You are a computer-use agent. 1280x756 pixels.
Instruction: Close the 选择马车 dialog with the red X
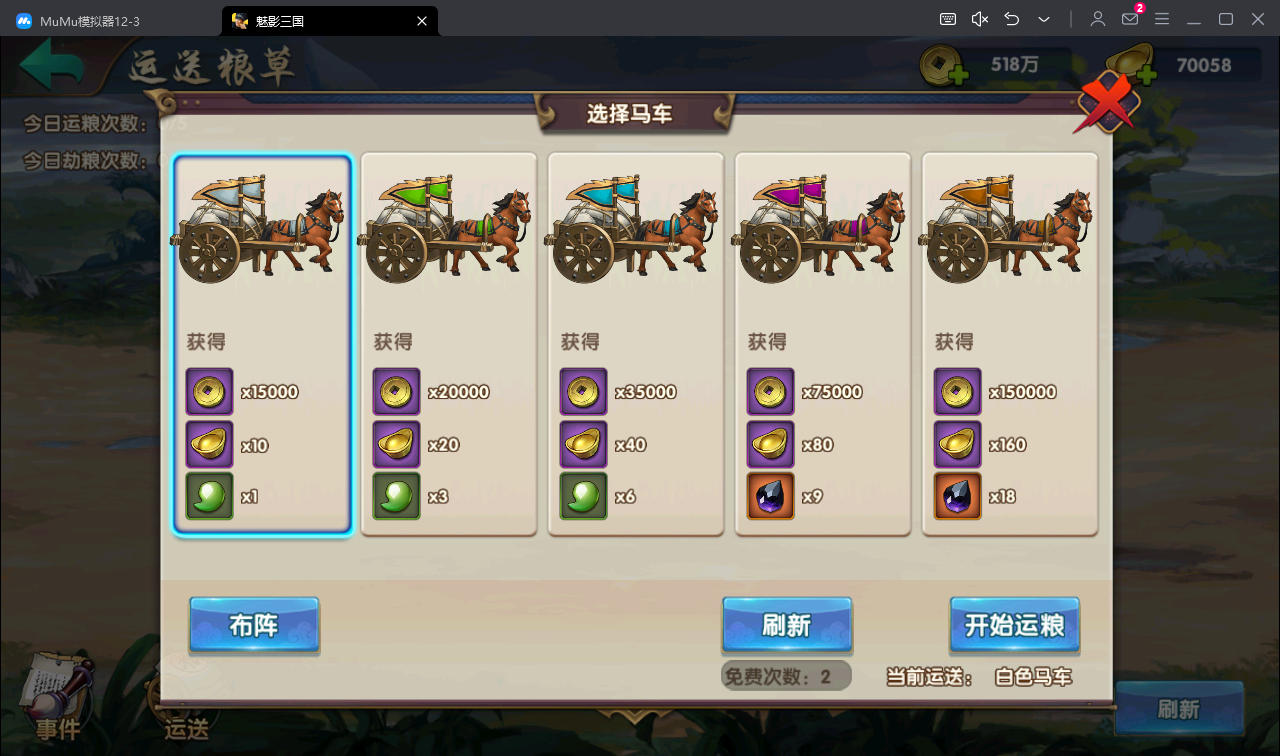1106,103
